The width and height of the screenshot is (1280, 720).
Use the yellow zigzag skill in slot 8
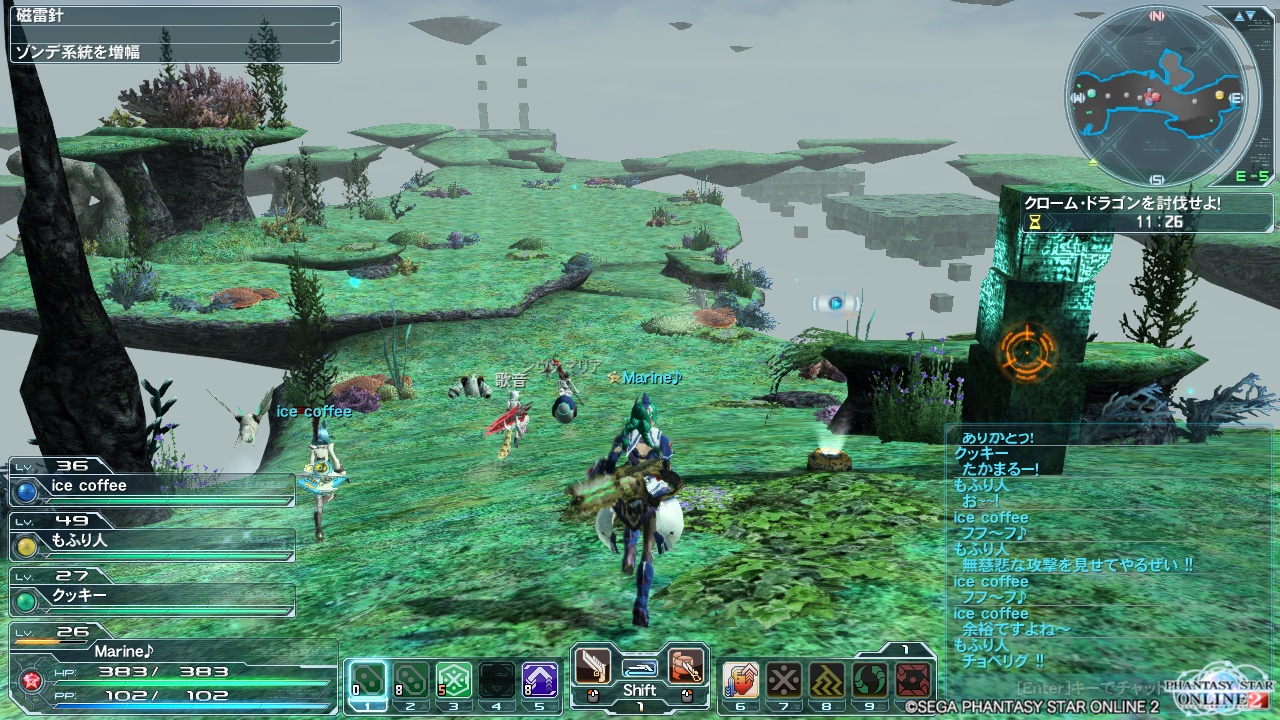(x=827, y=682)
